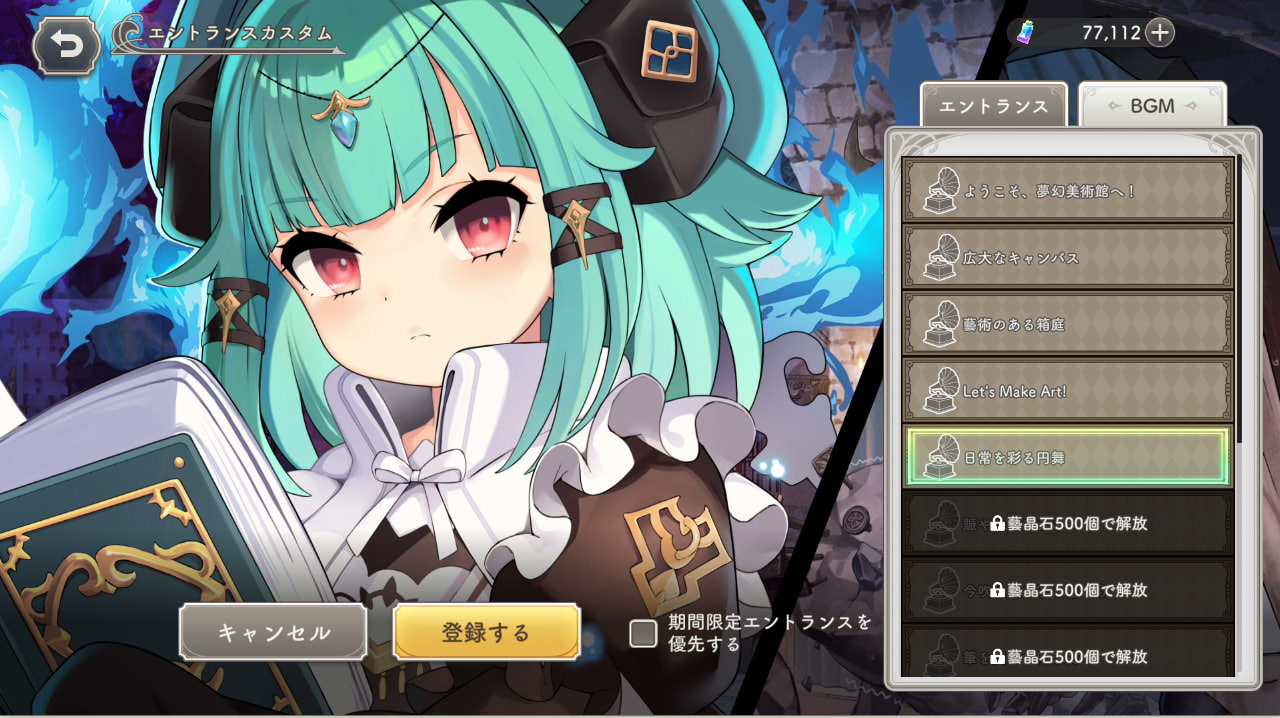The height and width of the screenshot is (718, 1280).
Task: Choose the ようこそ、夢幻美術館へ！ entry
Action: pyautogui.click(x=1067, y=190)
